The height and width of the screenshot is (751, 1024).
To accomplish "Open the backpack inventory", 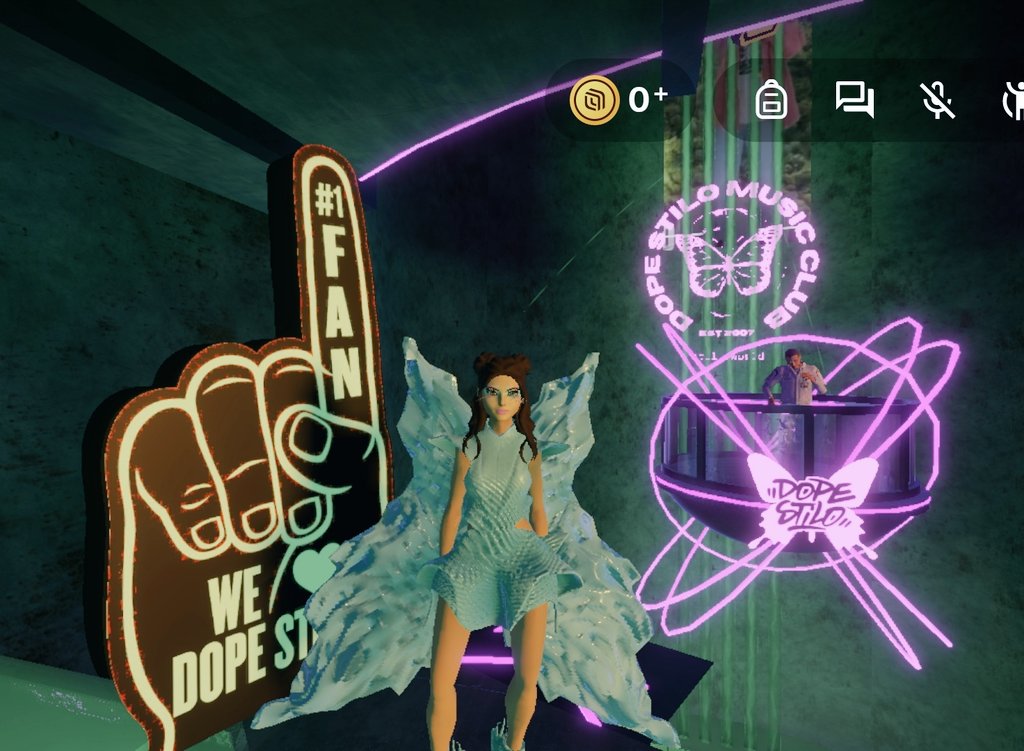I will point(771,100).
